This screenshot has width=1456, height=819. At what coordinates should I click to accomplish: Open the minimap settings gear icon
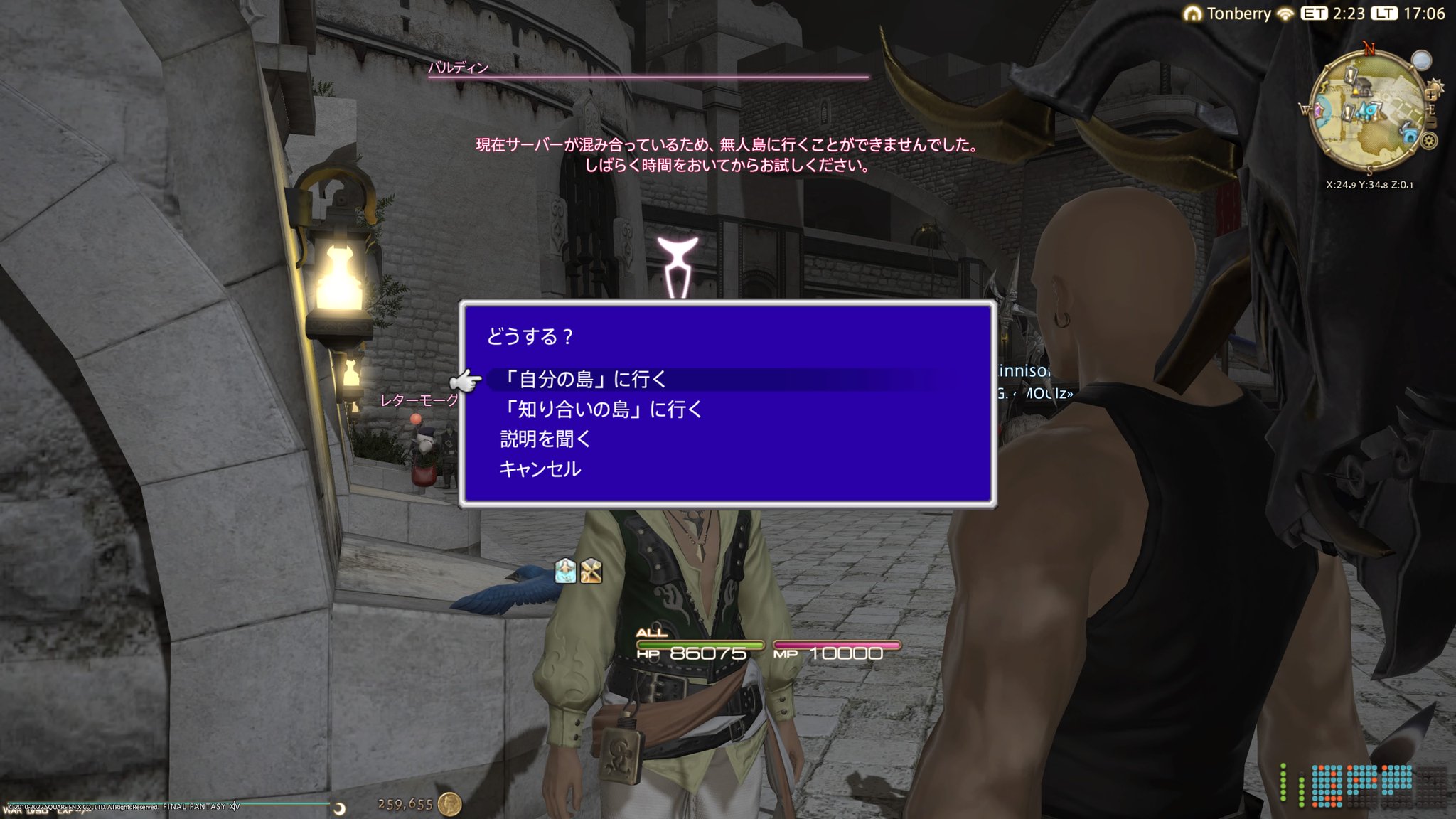(x=1428, y=141)
